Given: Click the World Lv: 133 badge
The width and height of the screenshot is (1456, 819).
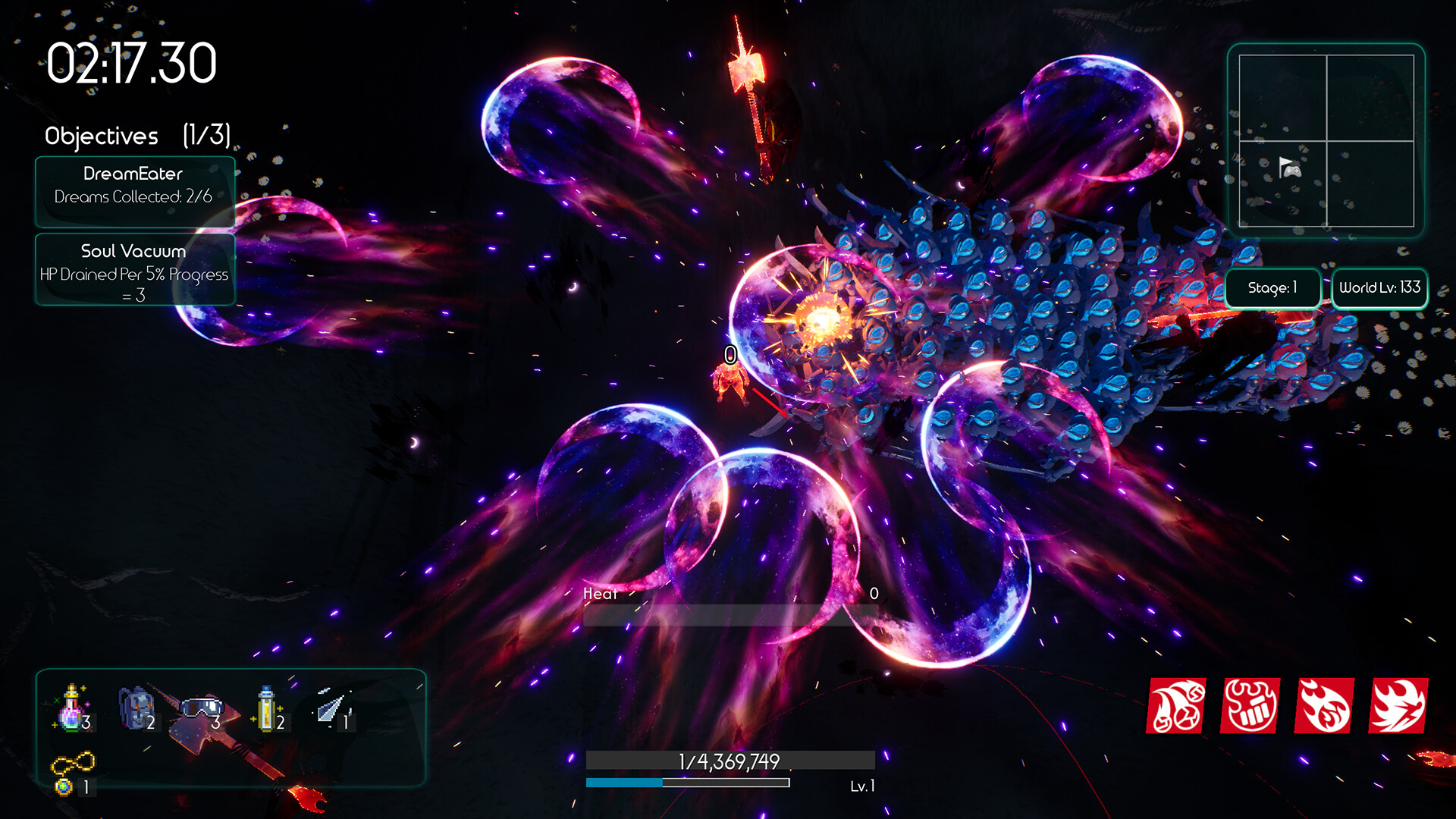Looking at the screenshot, I should 1379,288.
